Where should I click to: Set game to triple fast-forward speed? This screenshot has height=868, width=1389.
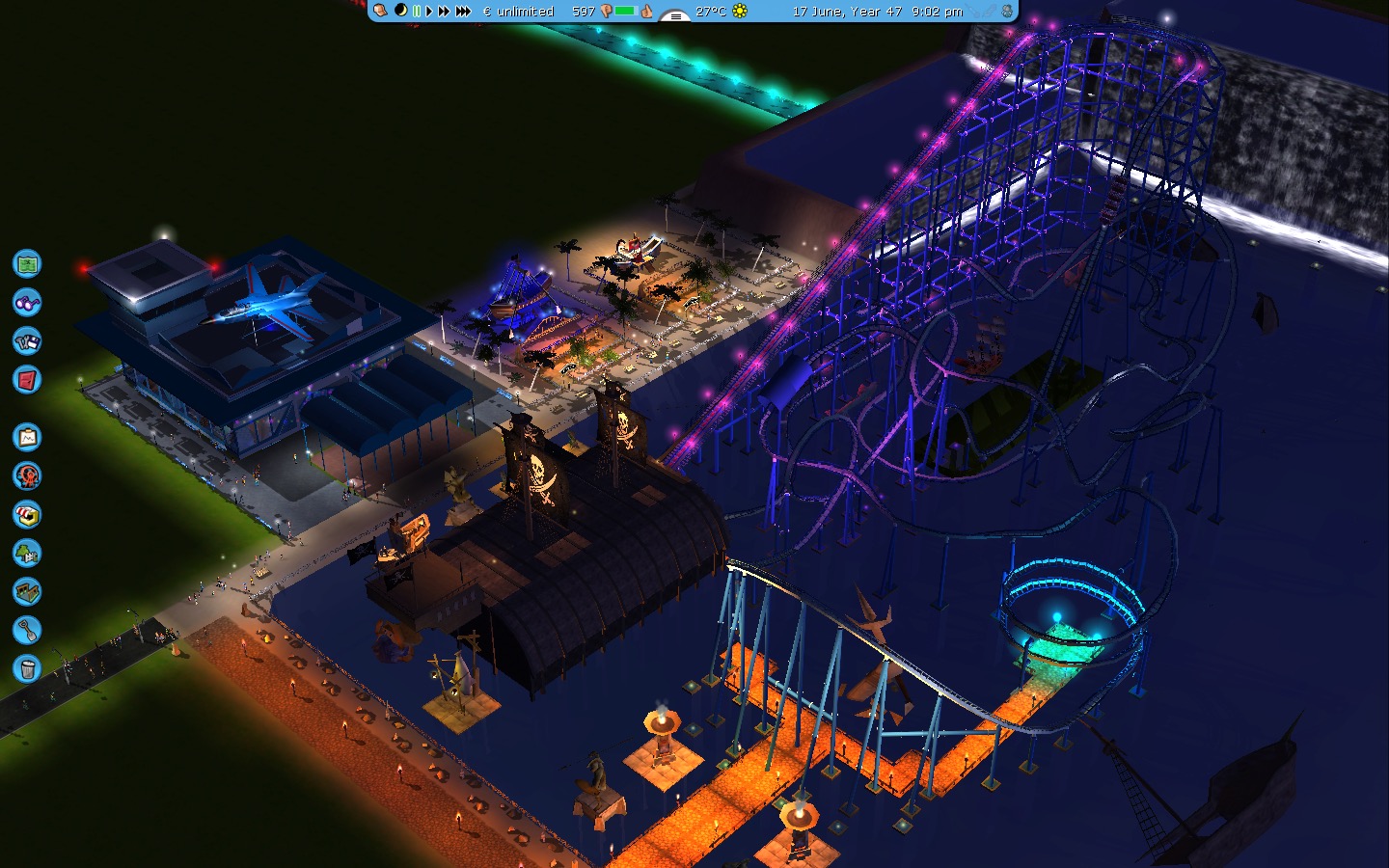(463, 11)
